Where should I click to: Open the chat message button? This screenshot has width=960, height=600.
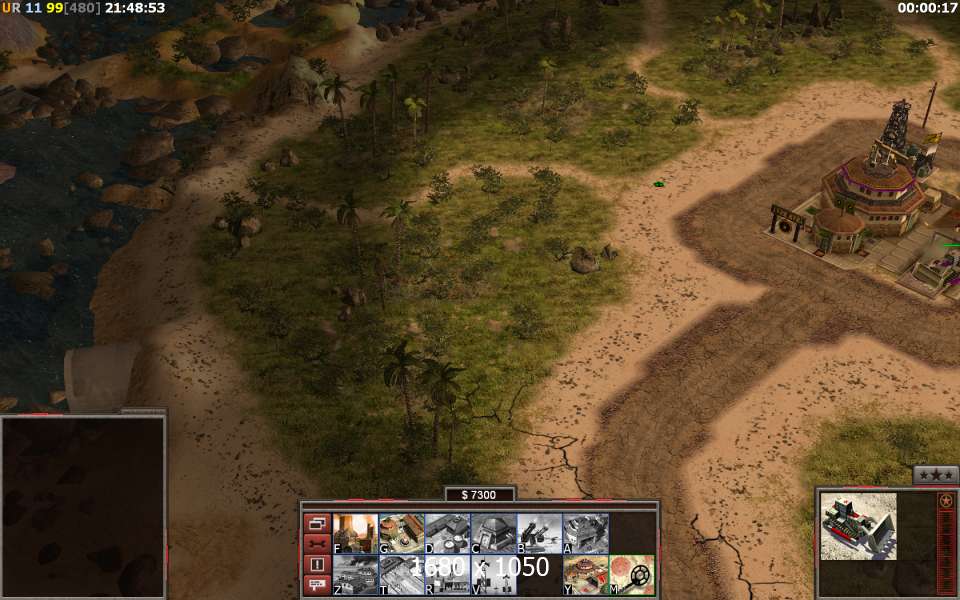click(x=317, y=585)
